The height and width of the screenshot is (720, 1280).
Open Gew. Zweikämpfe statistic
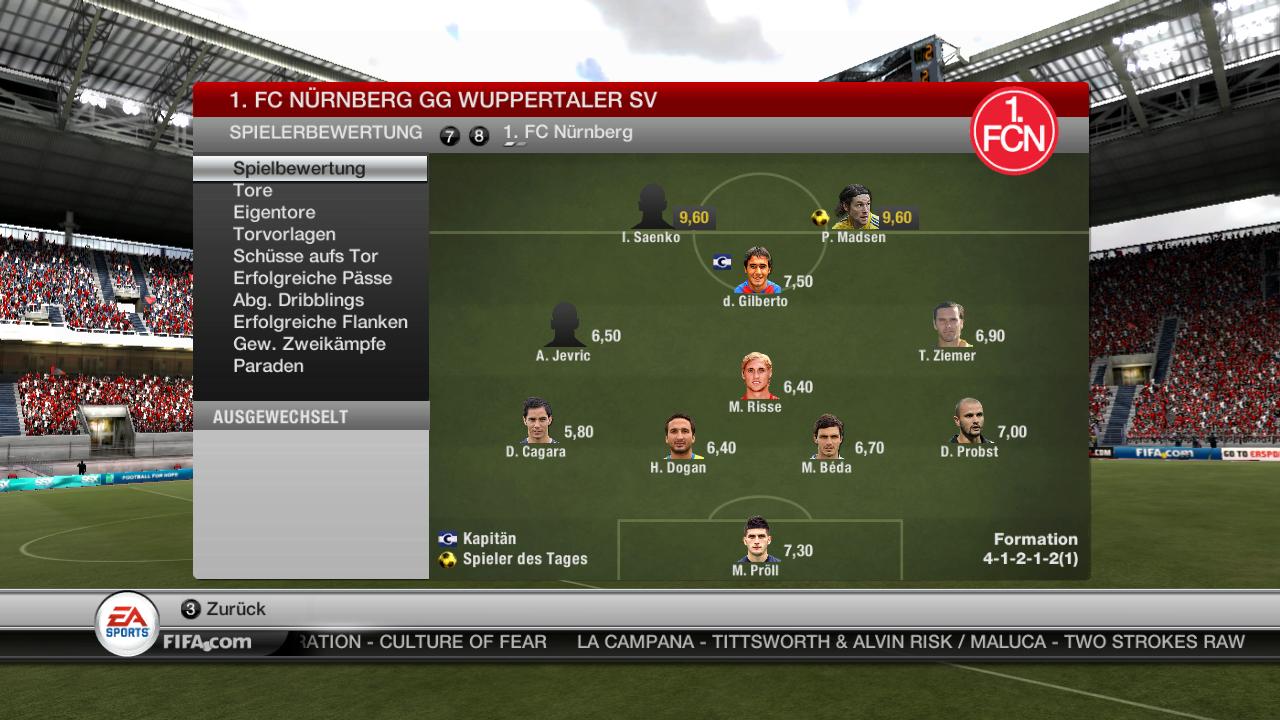[309, 344]
